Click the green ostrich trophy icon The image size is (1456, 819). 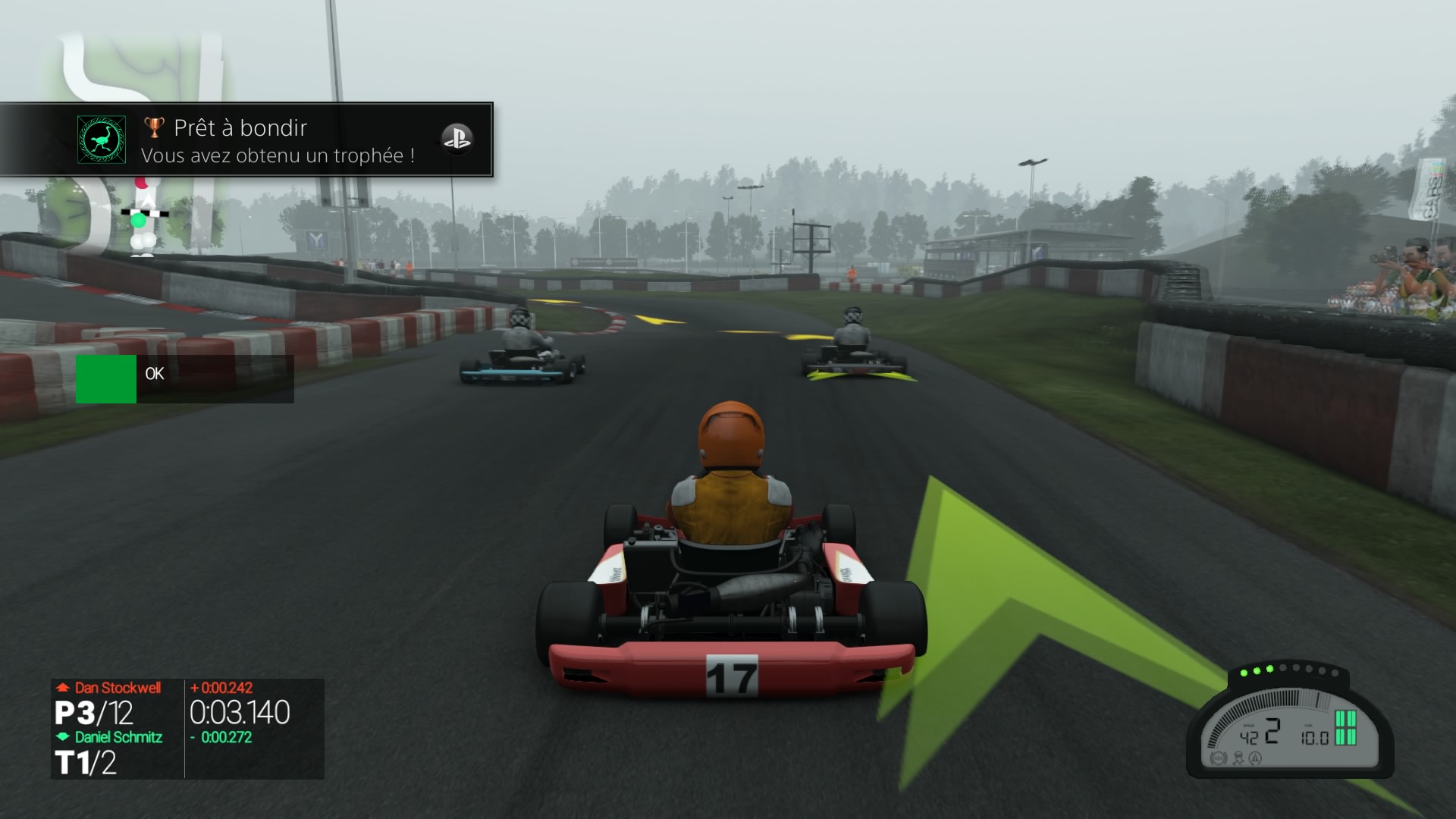tap(102, 140)
